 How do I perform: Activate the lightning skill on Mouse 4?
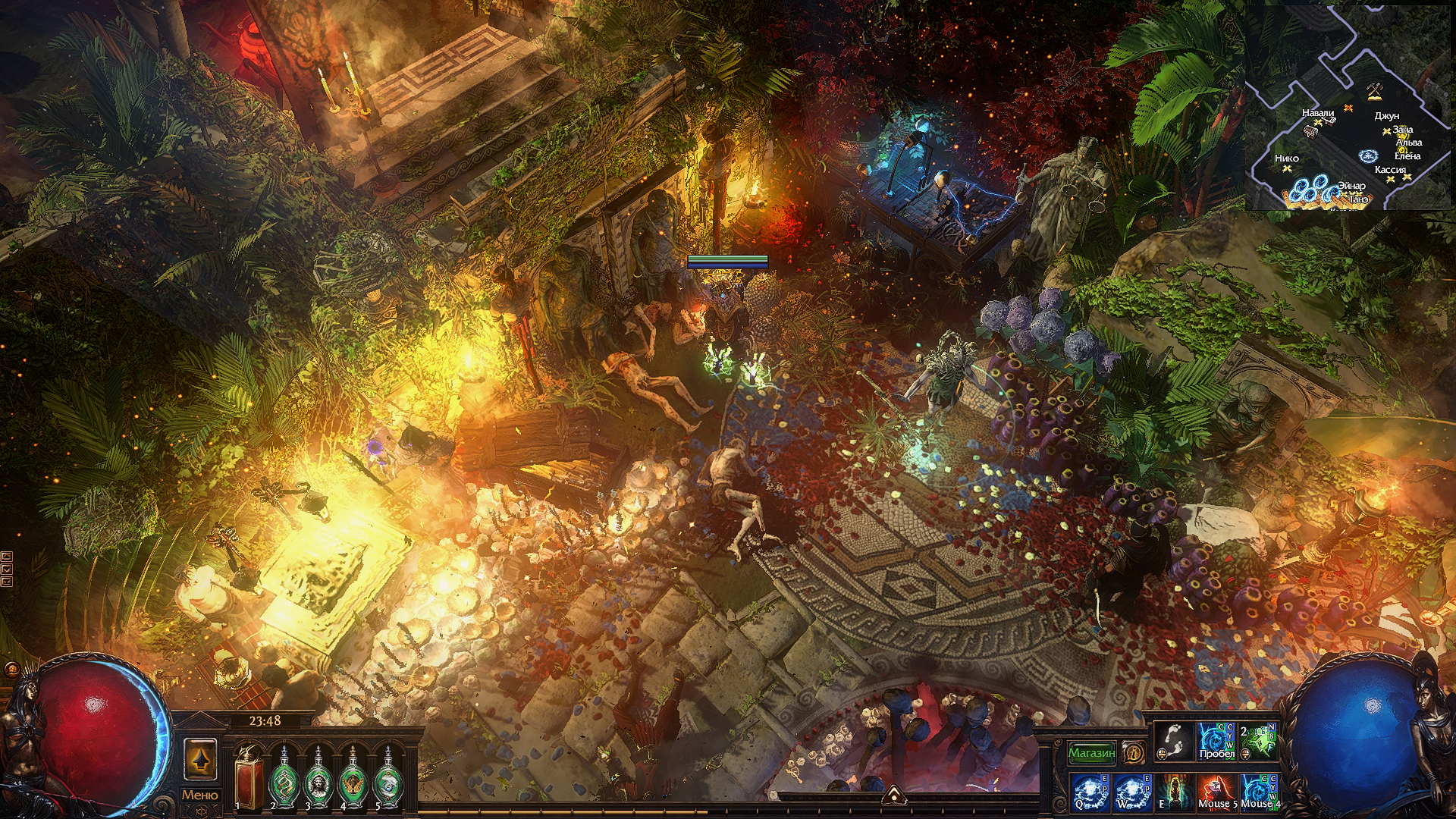tap(1258, 792)
